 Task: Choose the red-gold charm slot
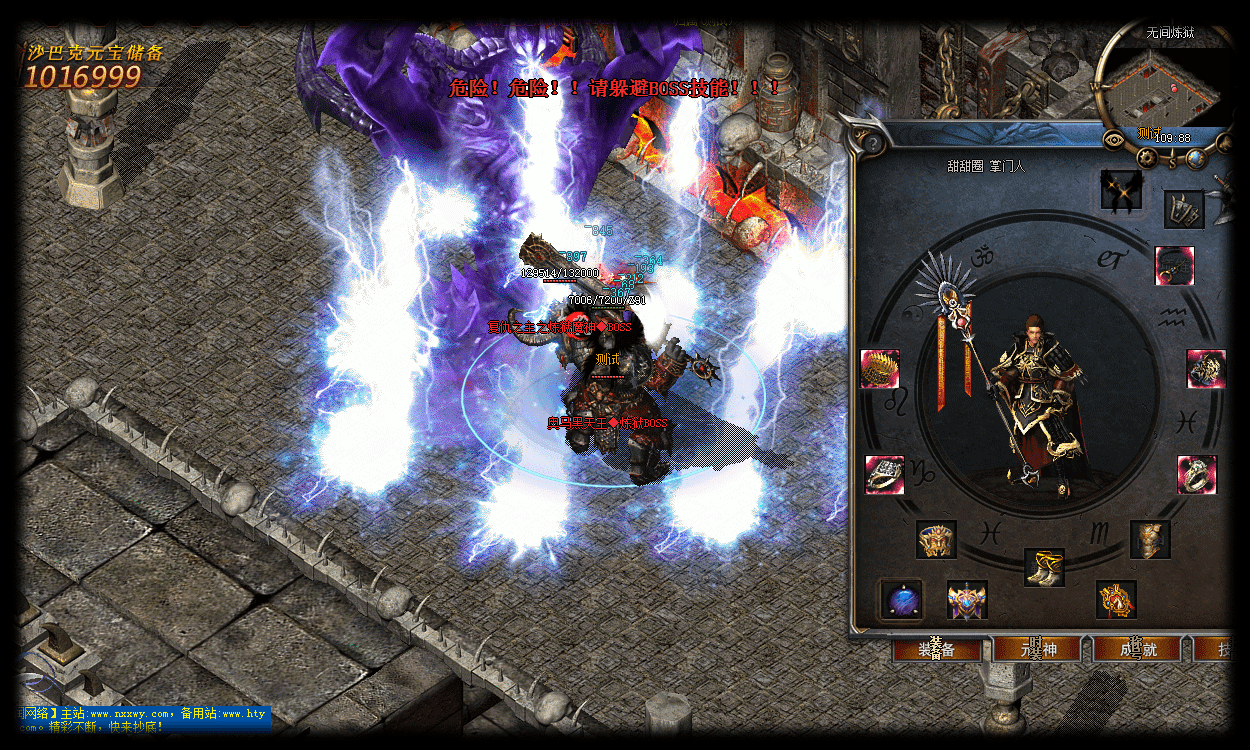click(x=1116, y=599)
